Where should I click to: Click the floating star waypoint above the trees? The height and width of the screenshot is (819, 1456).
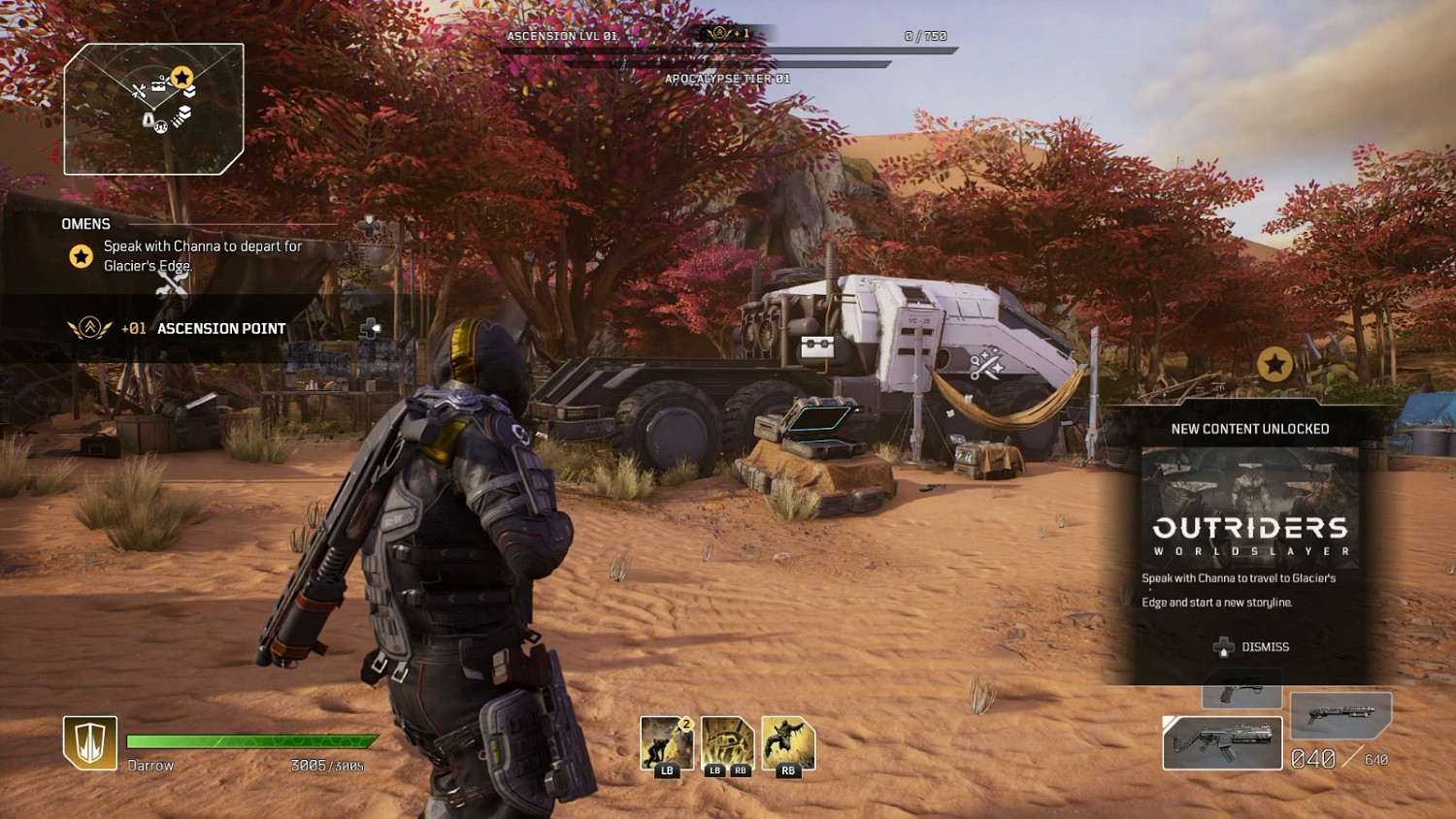pos(1274,365)
